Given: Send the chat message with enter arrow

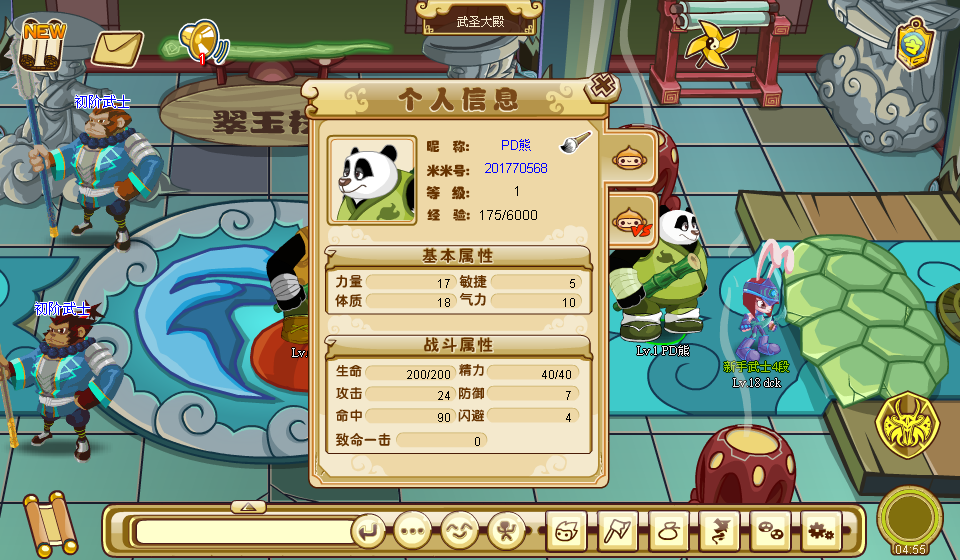Looking at the screenshot, I should [x=369, y=530].
